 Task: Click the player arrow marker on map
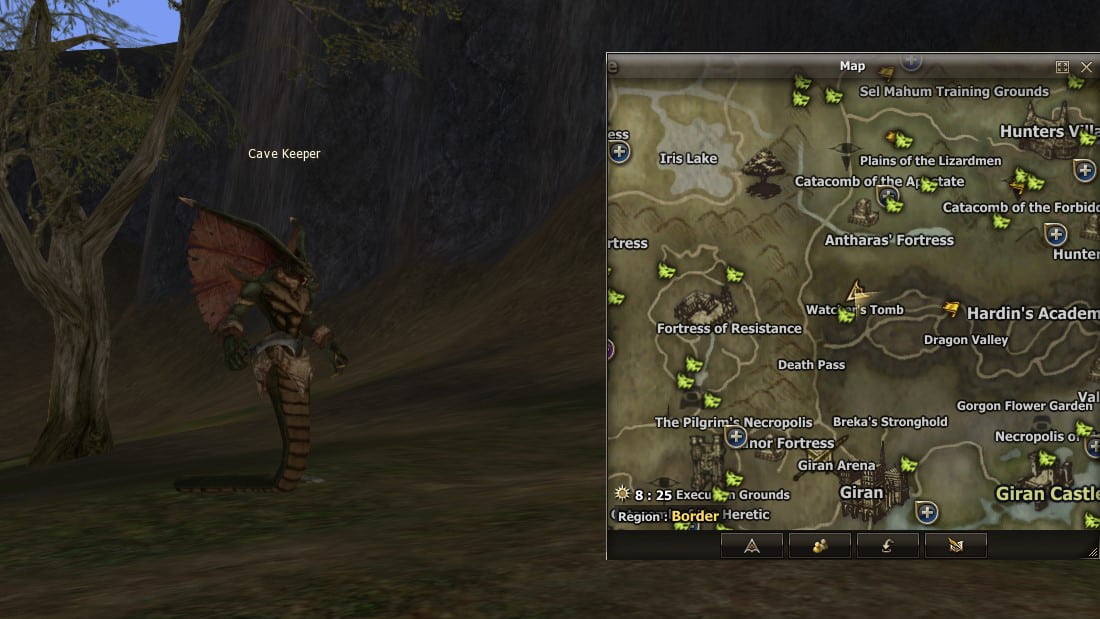[856, 292]
